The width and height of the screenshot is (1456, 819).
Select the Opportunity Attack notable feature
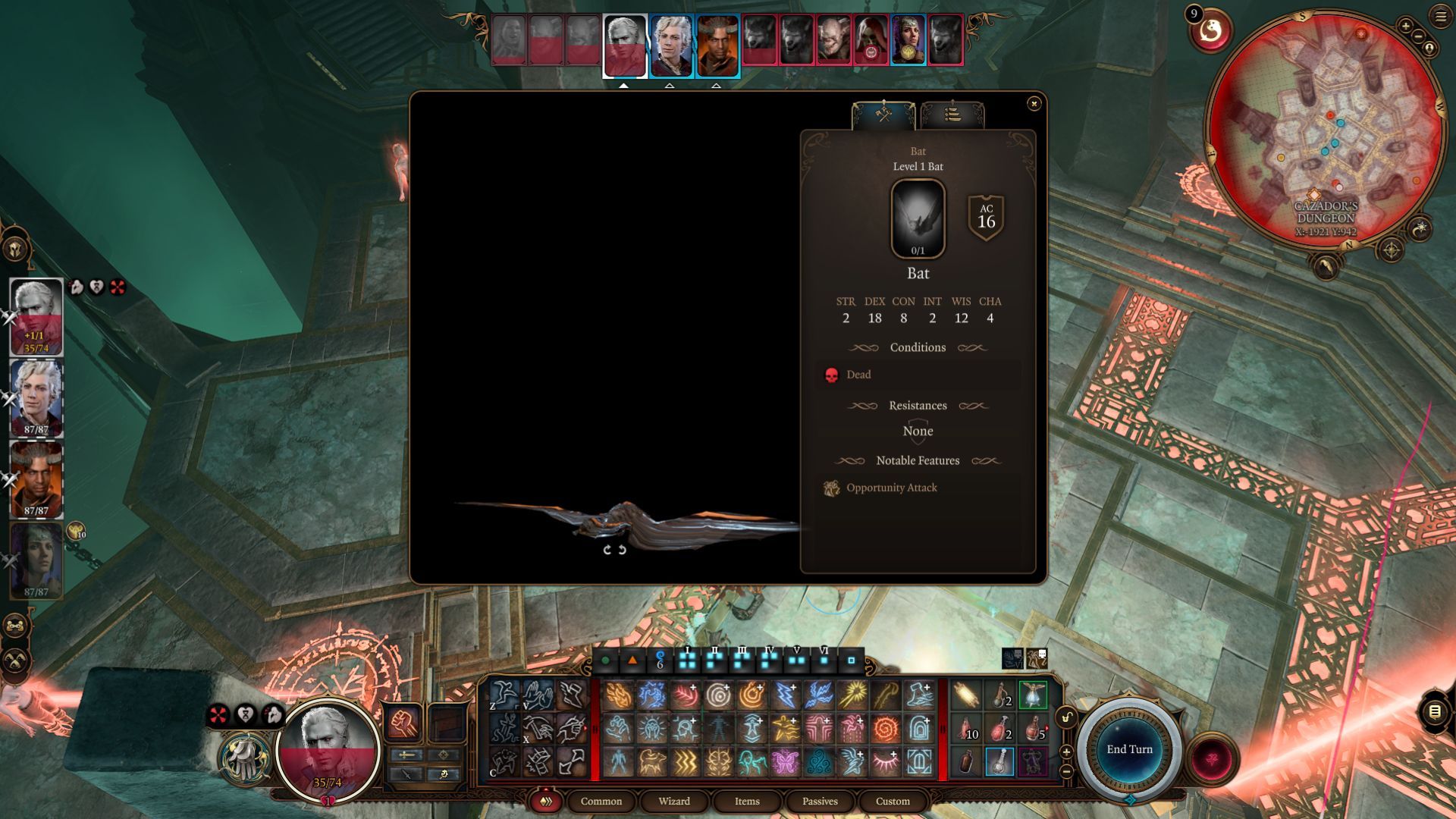tap(891, 488)
